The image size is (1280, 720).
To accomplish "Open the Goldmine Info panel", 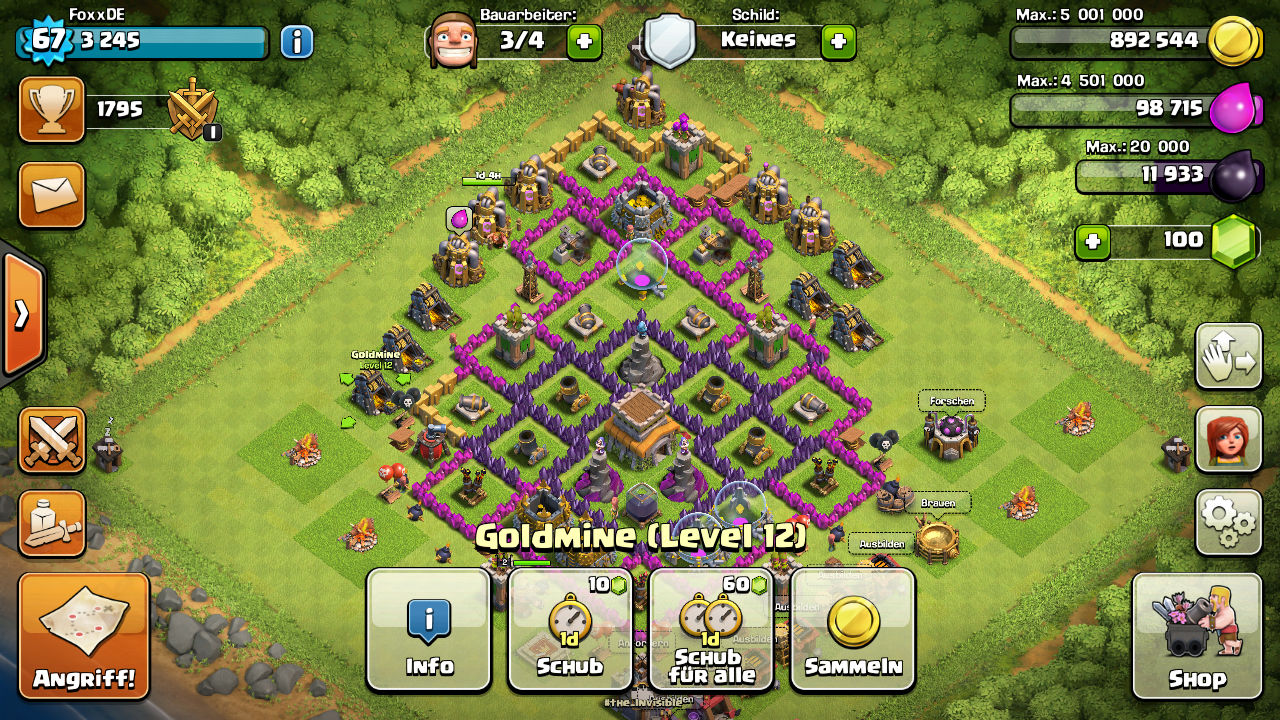I will pyautogui.click(x=429, y=630).
